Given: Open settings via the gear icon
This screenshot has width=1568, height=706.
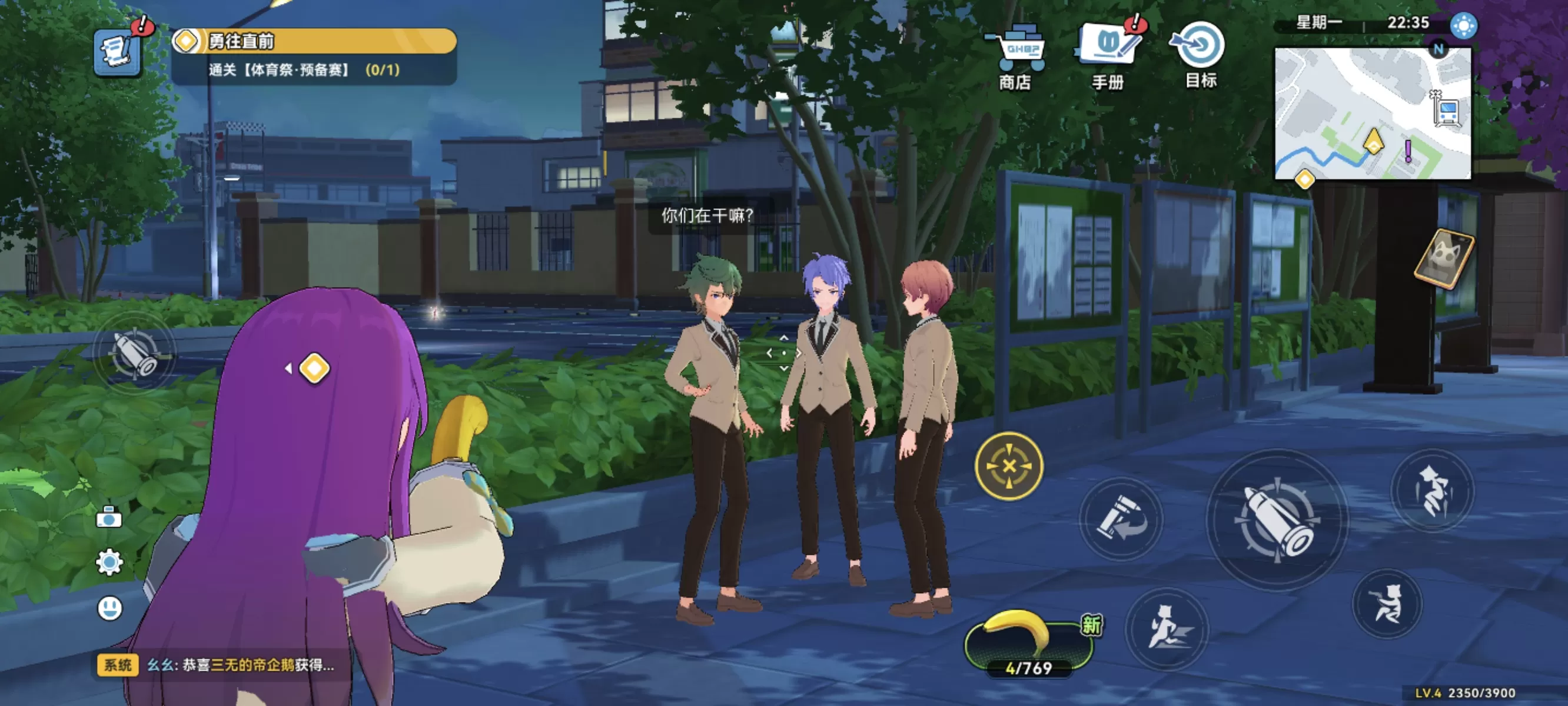Looking at the screenshot, I should click(109, 562).
